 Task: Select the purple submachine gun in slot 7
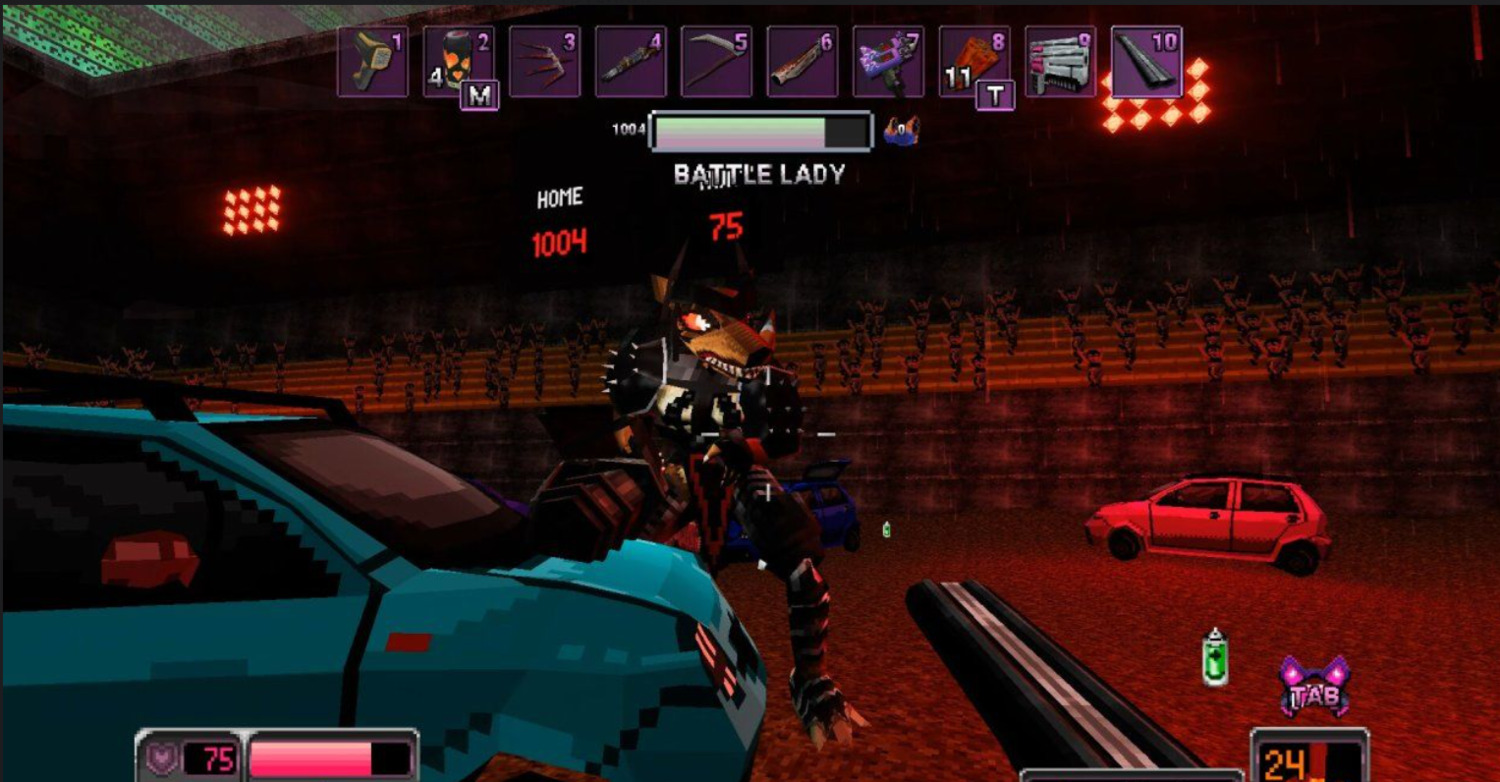pos(888,62)
